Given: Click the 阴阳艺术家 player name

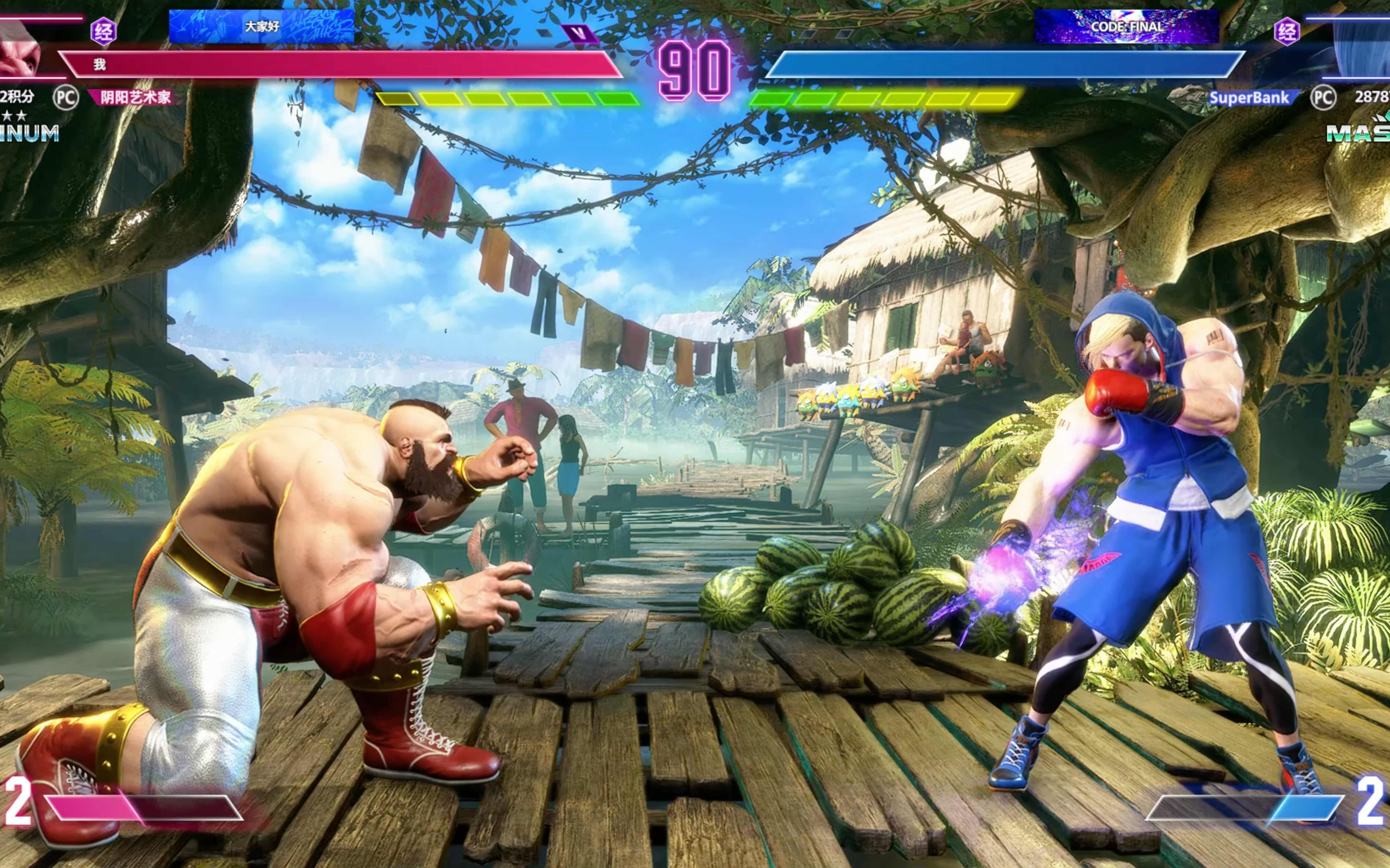Looking at the screenshot, I should click(135, 97).
